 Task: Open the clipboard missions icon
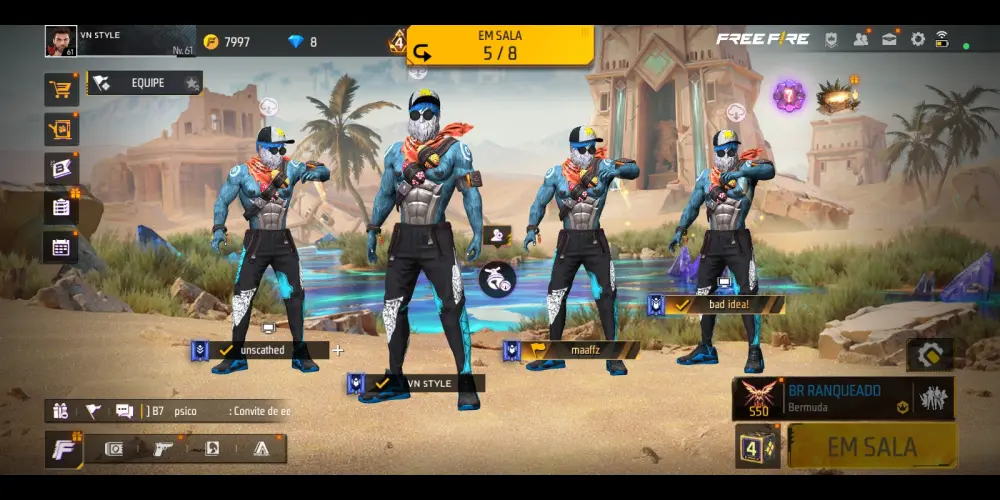(x=61, y=207)
